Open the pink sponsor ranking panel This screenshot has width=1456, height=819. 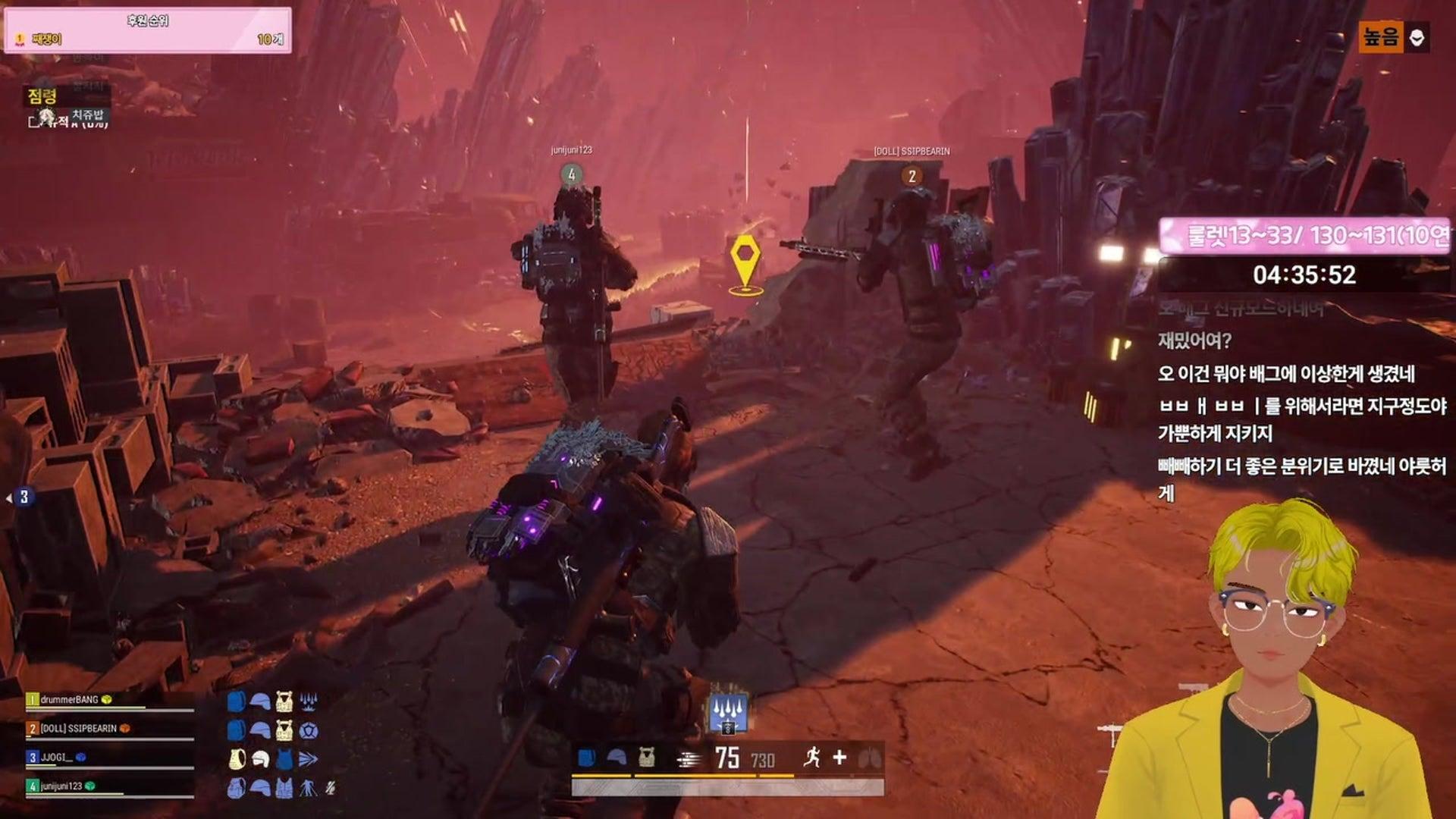pos(148,30)
